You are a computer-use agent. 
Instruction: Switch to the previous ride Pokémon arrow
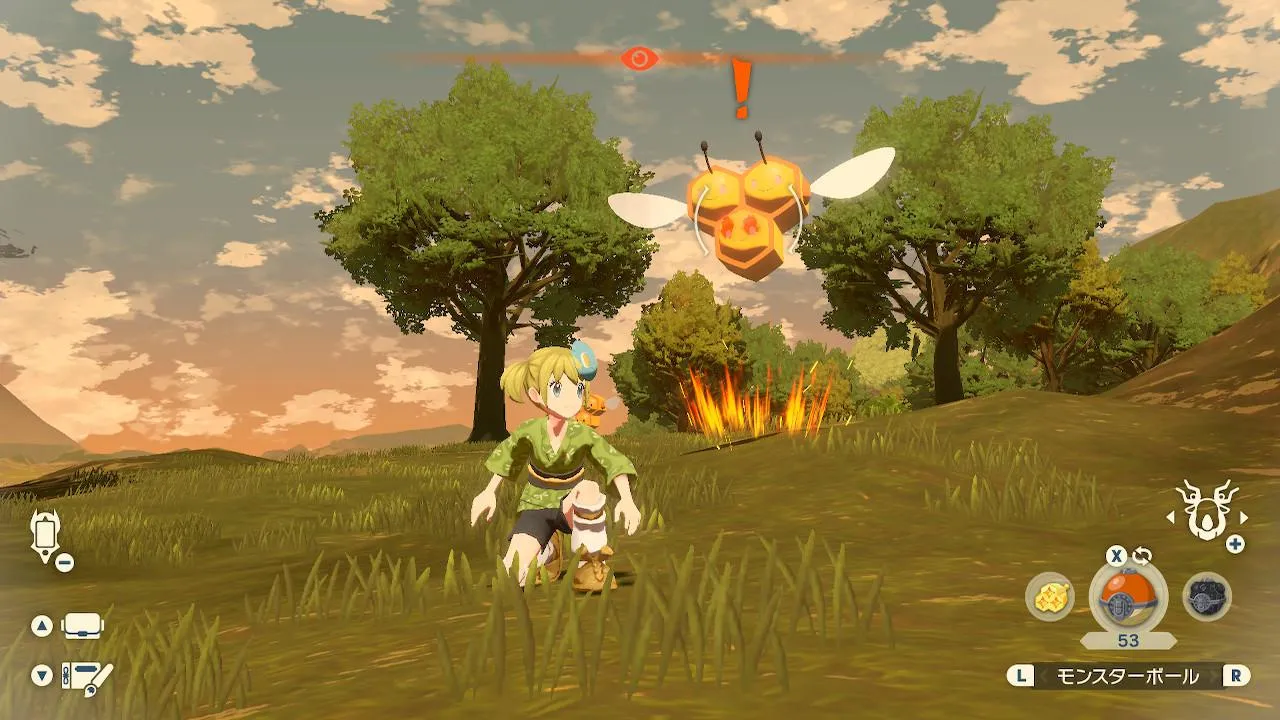tap(1171, 518)
